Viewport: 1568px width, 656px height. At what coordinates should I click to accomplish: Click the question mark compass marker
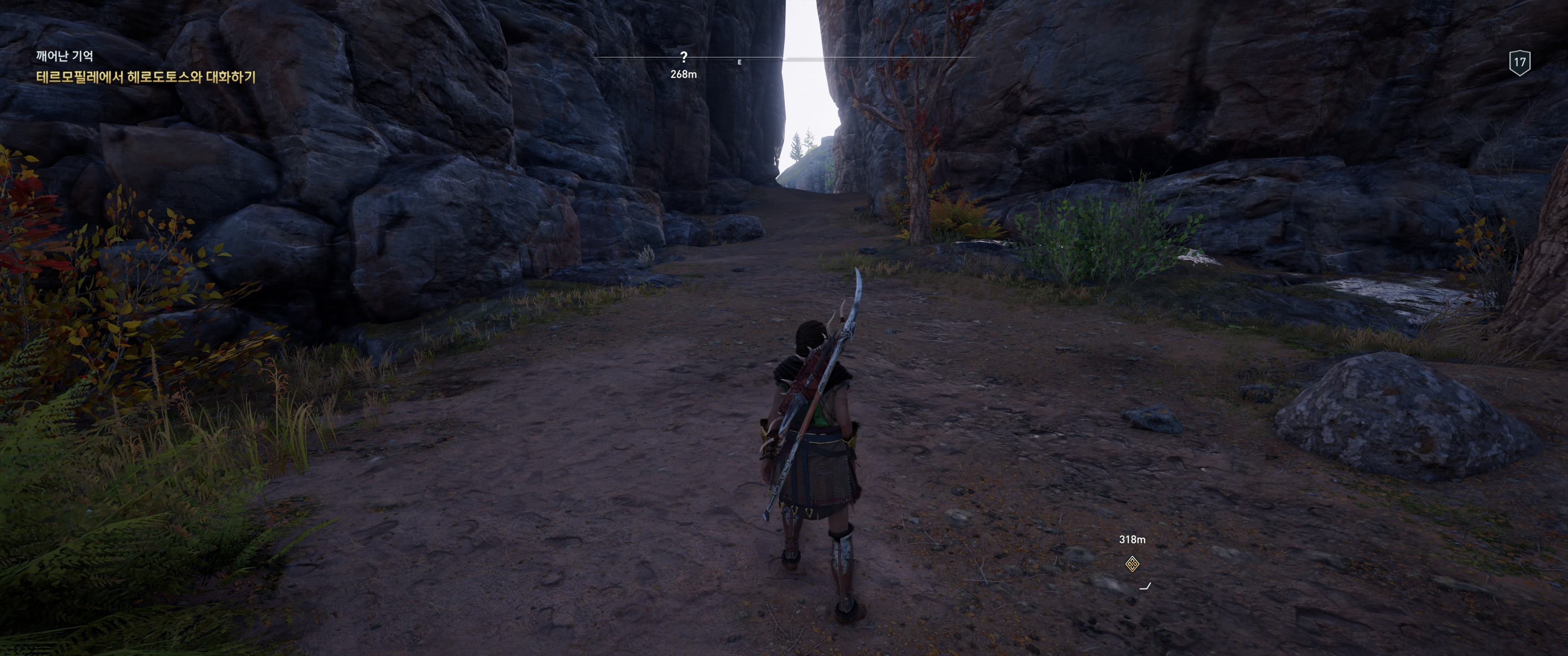684,57
